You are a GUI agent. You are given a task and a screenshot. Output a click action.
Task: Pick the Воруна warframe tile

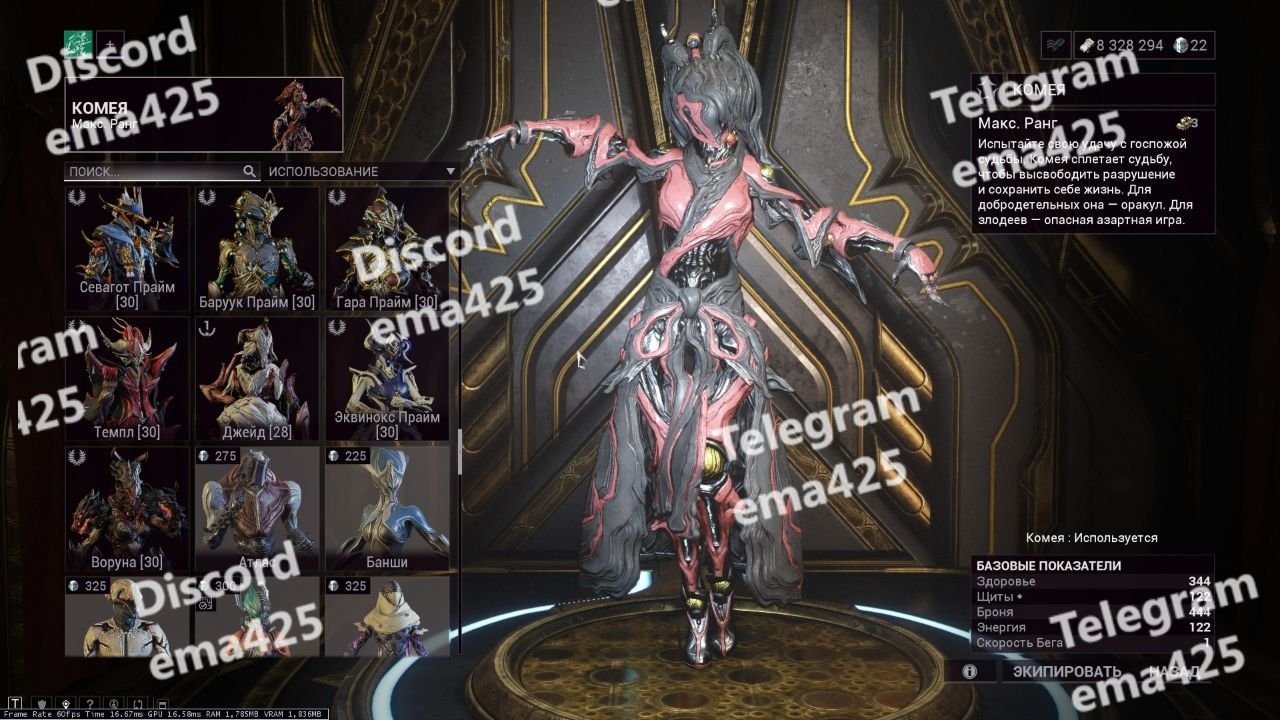[127, 508]
